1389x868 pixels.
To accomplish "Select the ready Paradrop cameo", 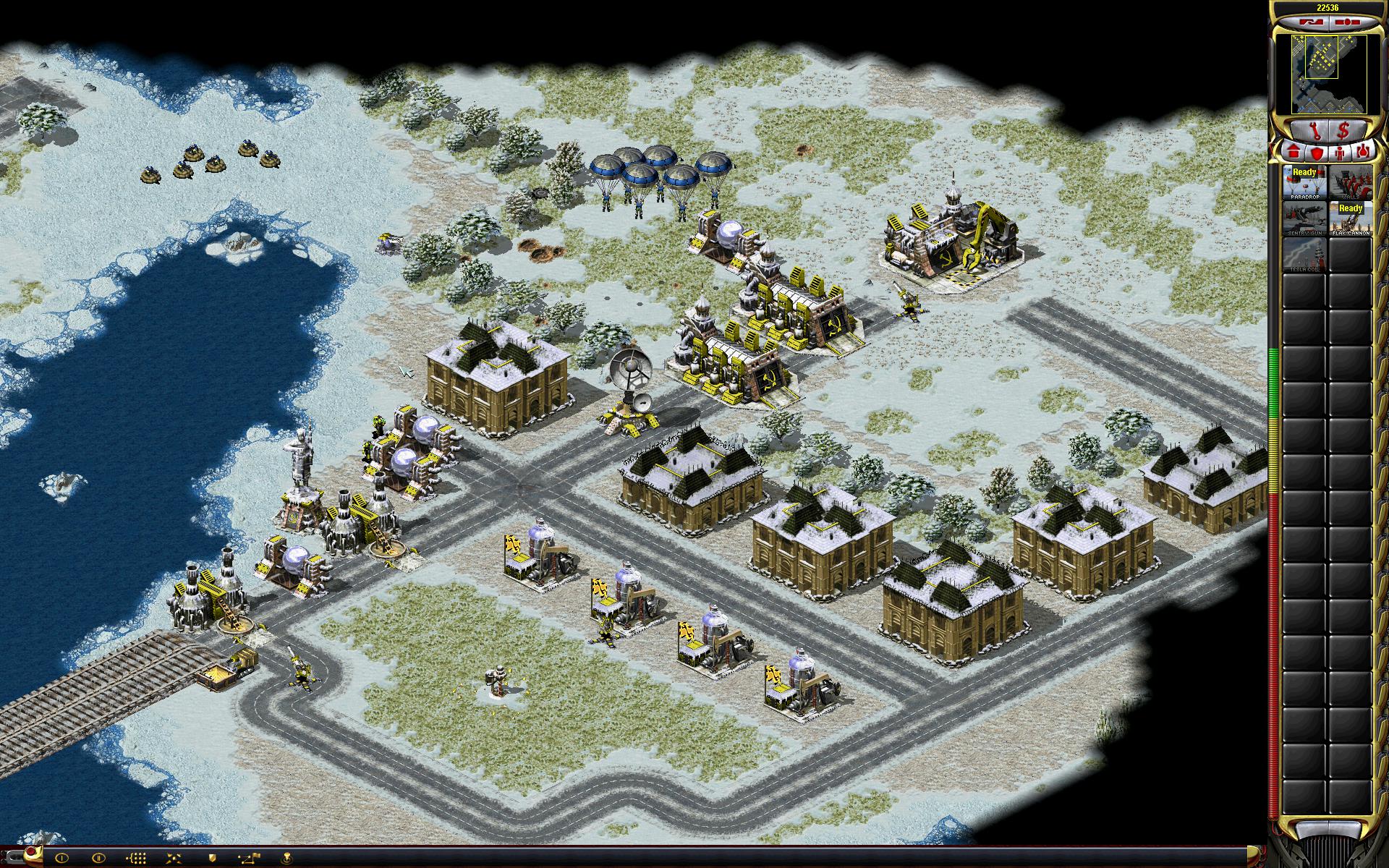I will 1304,182.
